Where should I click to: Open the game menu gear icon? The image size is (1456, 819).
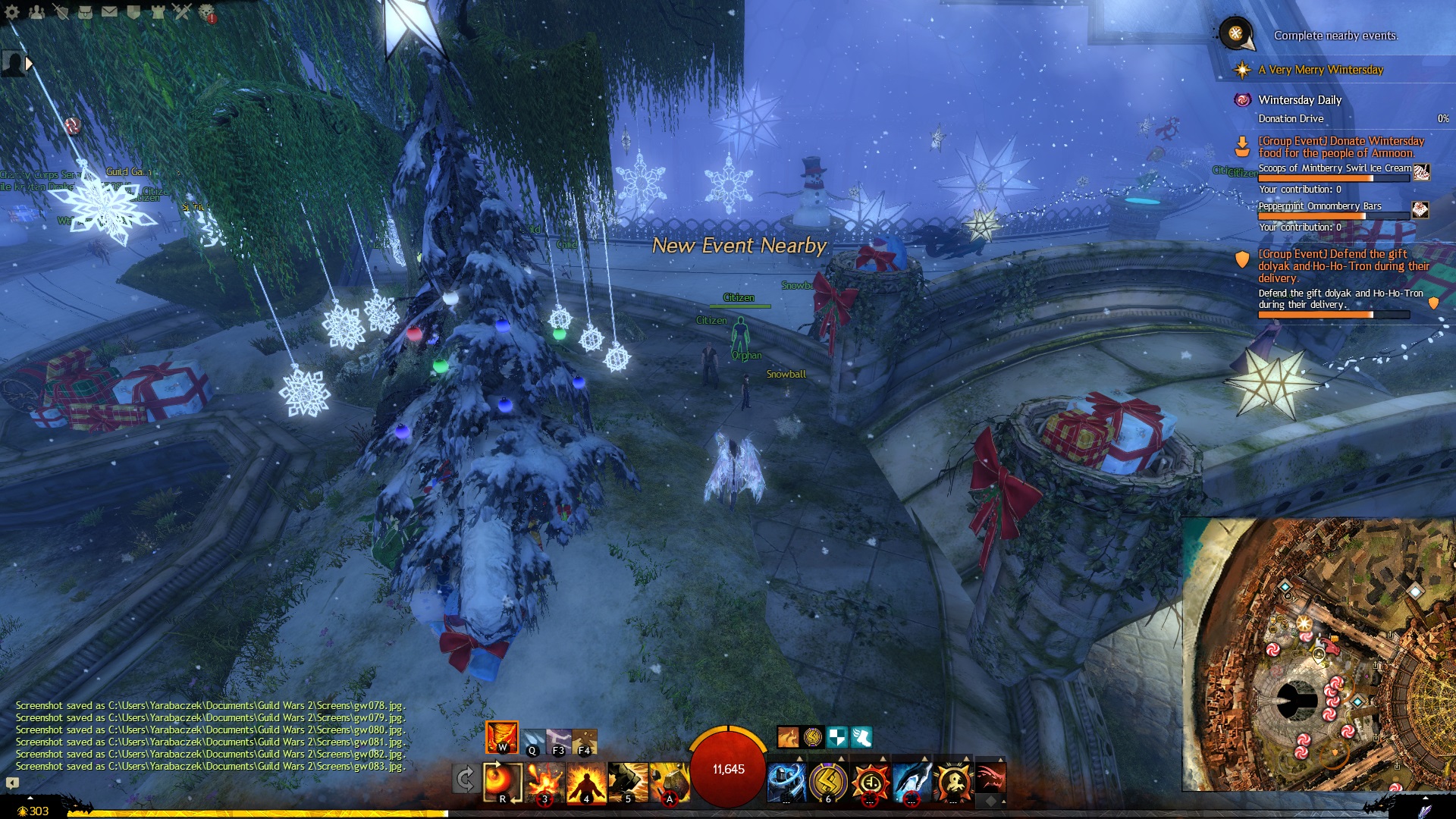(x=12, y=11)
